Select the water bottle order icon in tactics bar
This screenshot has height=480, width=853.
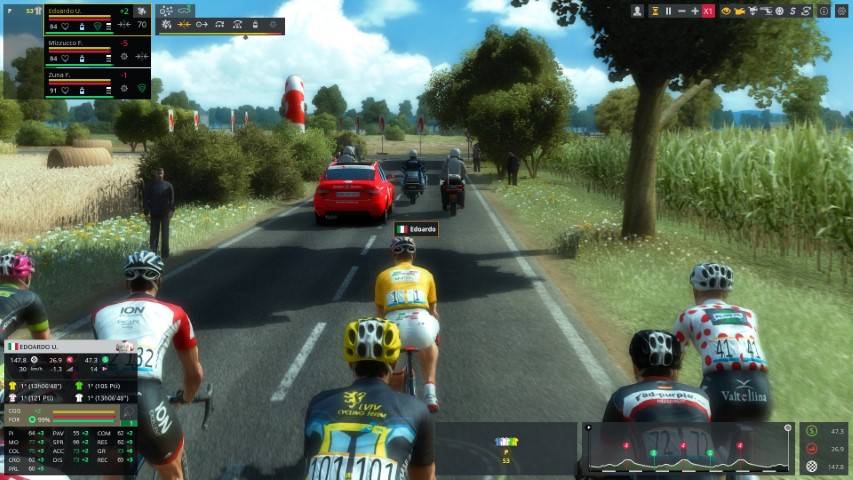tap(253, 24)
